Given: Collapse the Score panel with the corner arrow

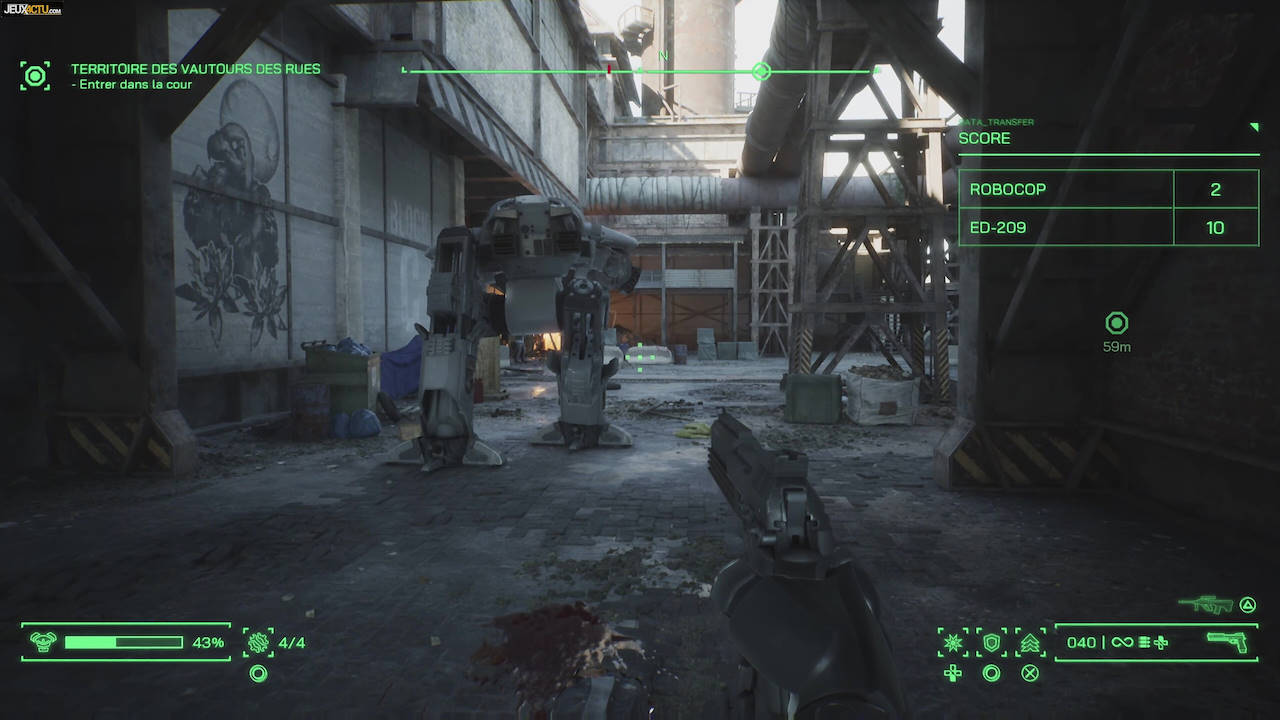Looking at the screenshot, I should 1254,127.
